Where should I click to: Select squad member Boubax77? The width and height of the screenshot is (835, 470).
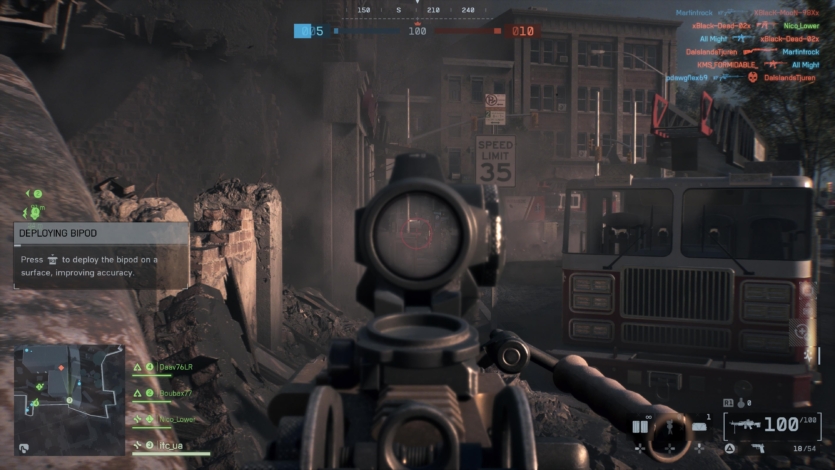point(175,393)
